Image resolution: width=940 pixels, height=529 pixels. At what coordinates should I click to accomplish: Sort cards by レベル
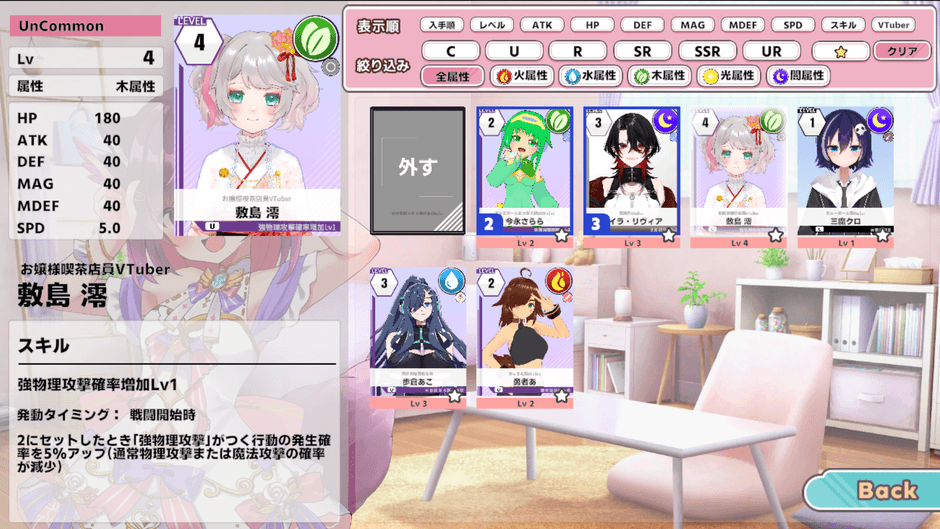(492, 25)
